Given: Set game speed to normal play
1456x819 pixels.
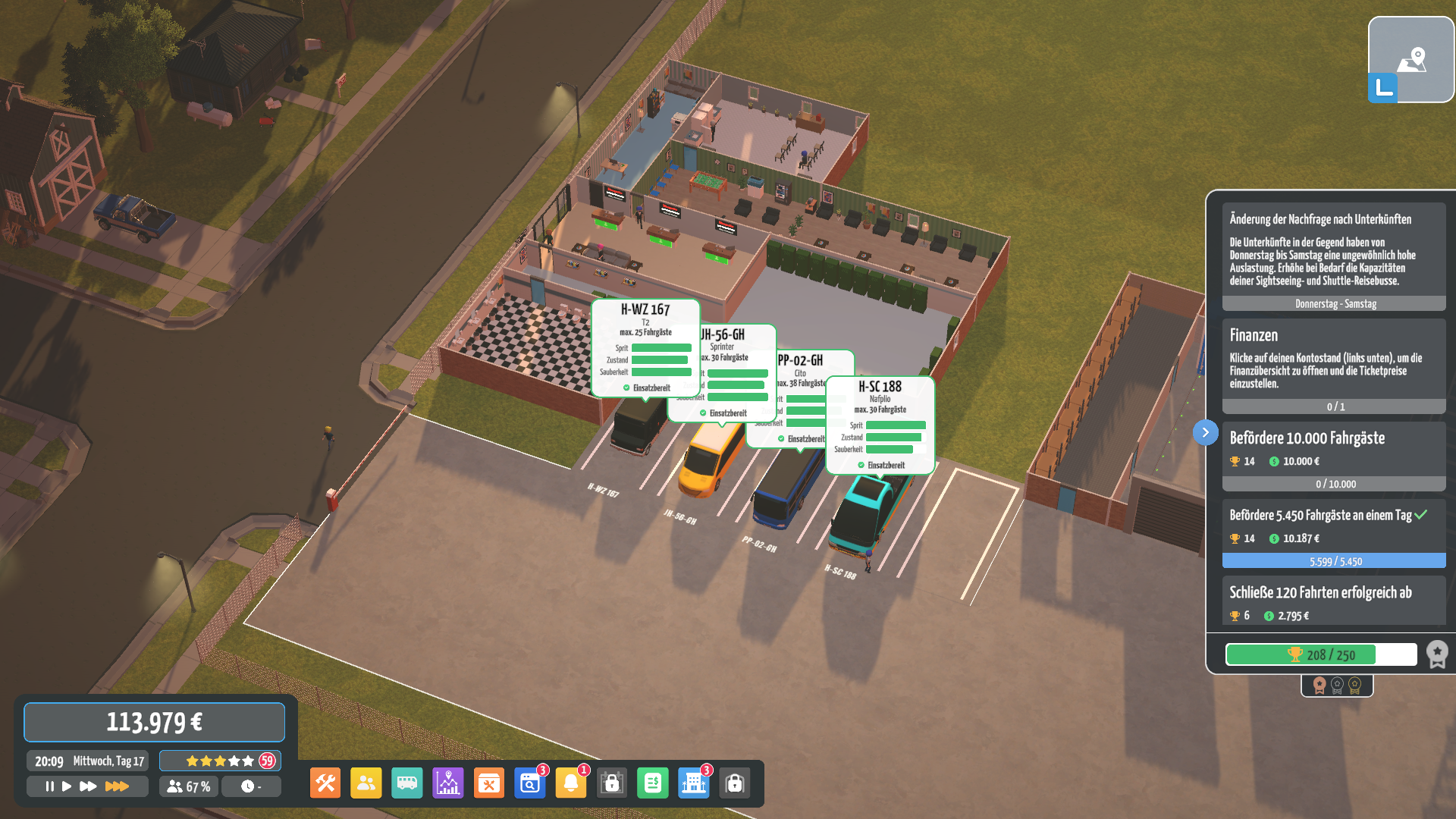Looking at the screenshot, I should coord(67,786).
